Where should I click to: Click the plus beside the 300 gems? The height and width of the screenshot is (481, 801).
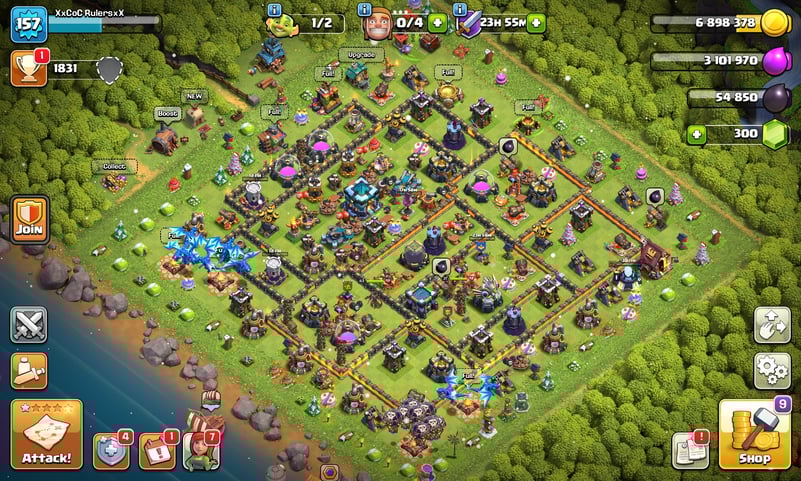point(696,134)
